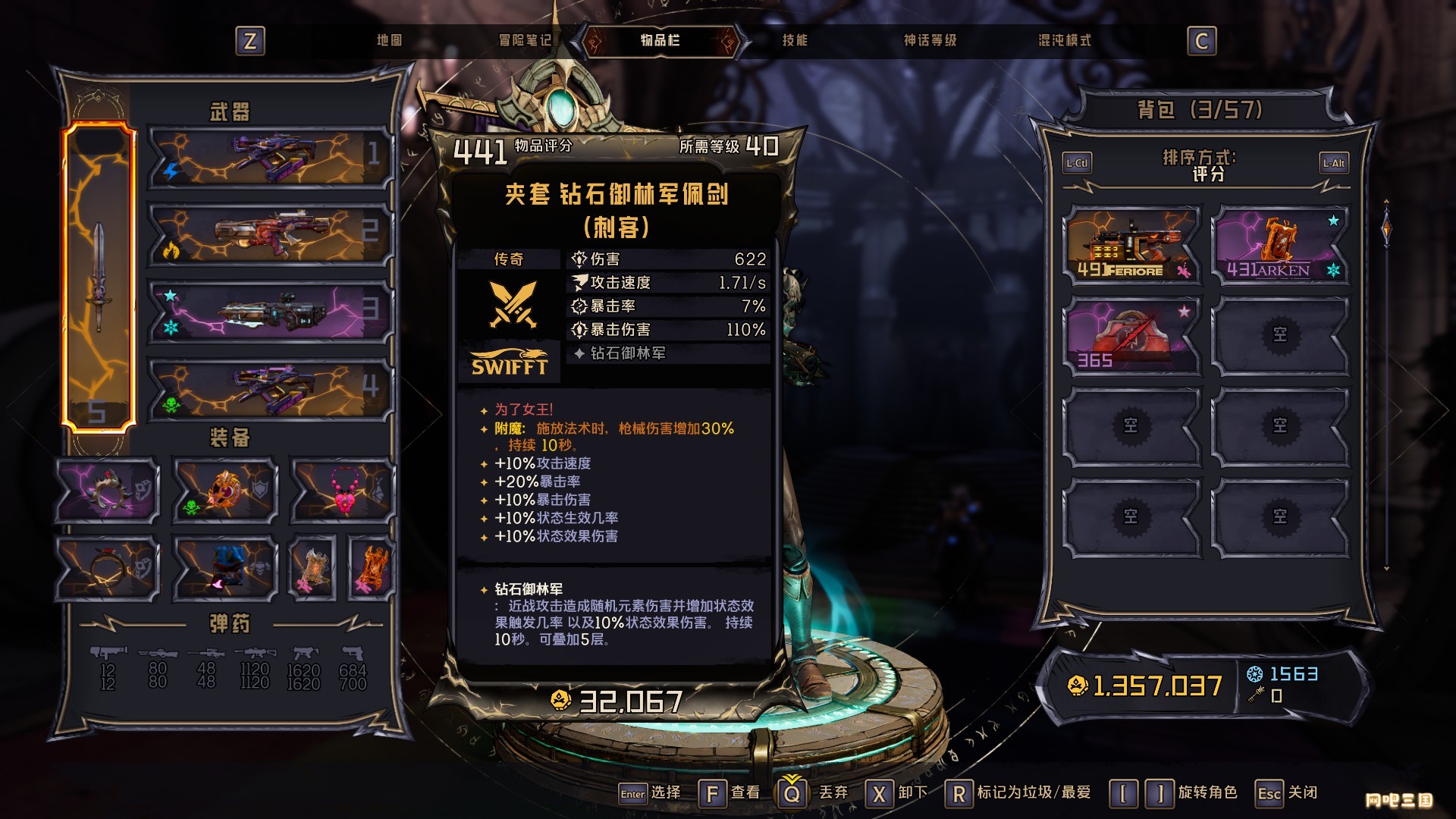Viewport: 1456px width, 819px height.
Task: Select the blue armor equipment slot
Action: pyautogui.click(x=225, y=567)
